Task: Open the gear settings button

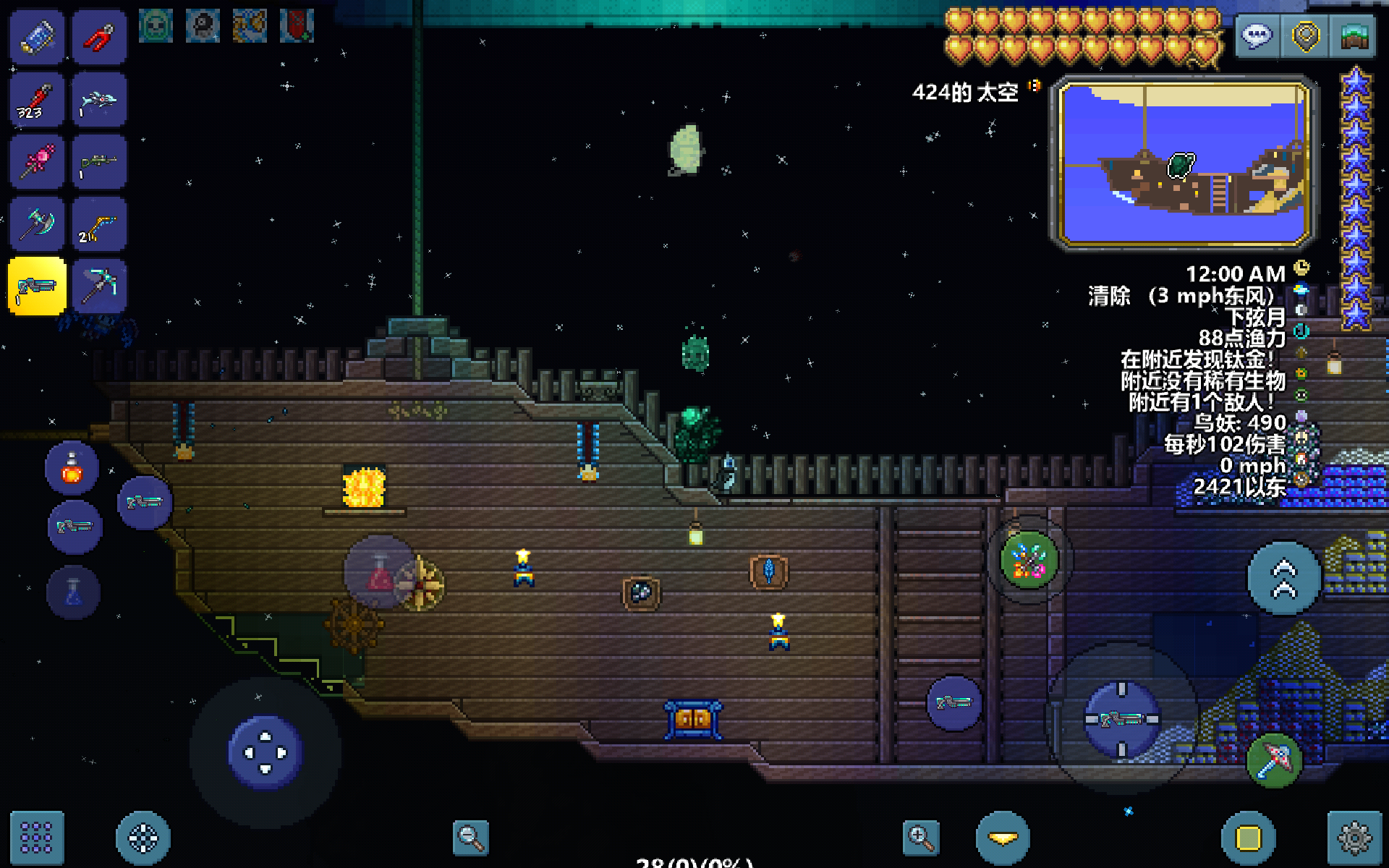Action: tap(1354, 838)
